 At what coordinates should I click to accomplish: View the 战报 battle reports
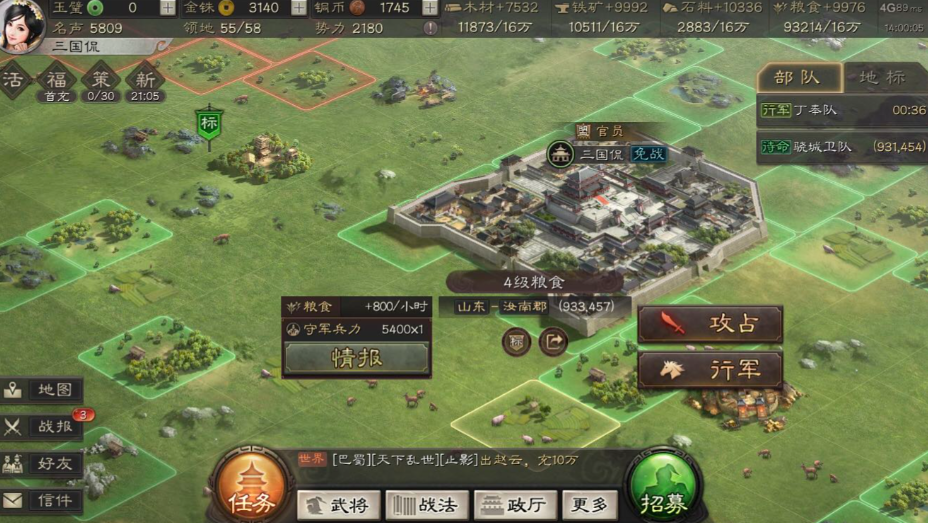(42, 427)
